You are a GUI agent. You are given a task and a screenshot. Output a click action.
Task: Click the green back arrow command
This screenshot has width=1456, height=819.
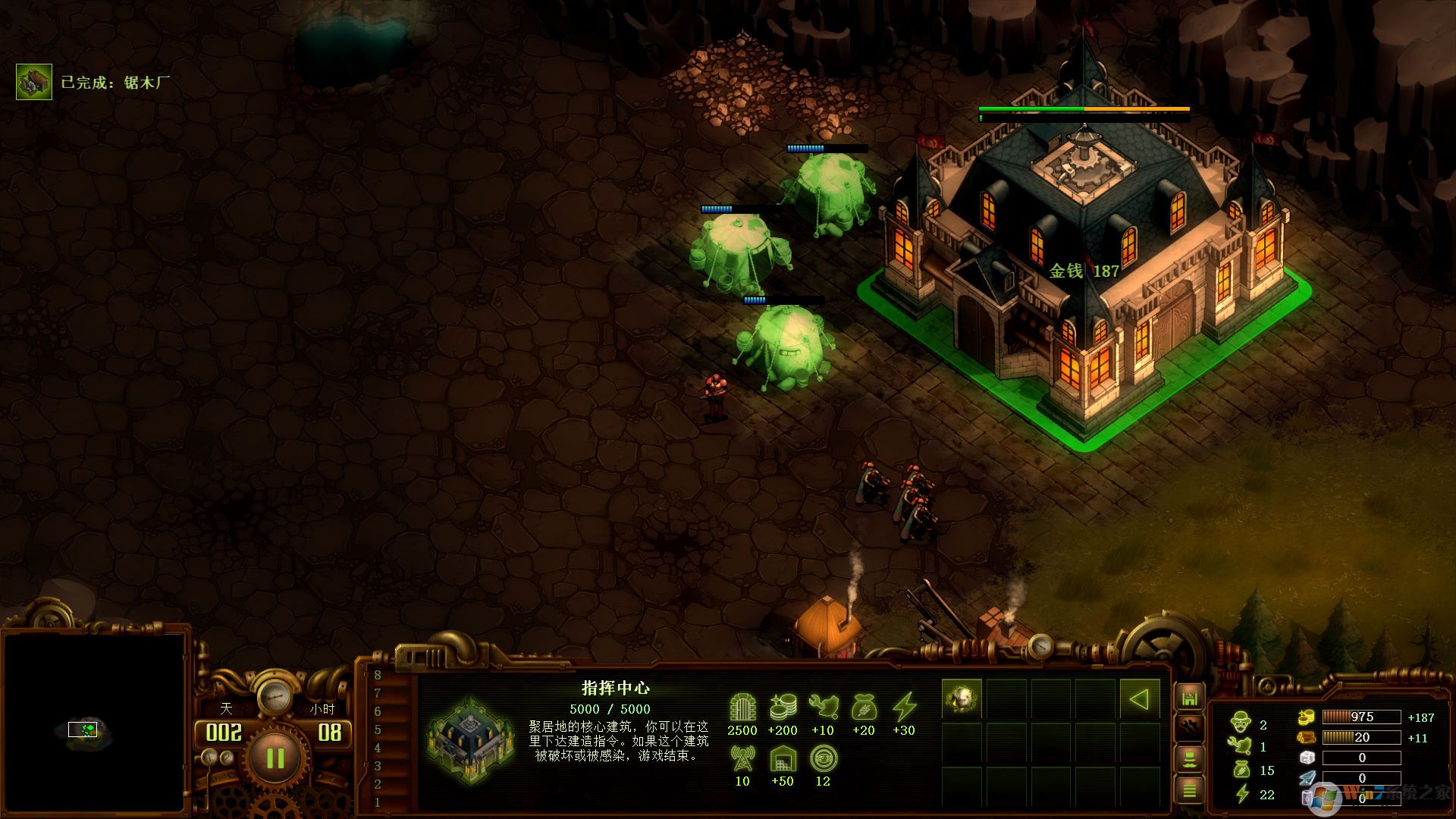[1139, 698]
